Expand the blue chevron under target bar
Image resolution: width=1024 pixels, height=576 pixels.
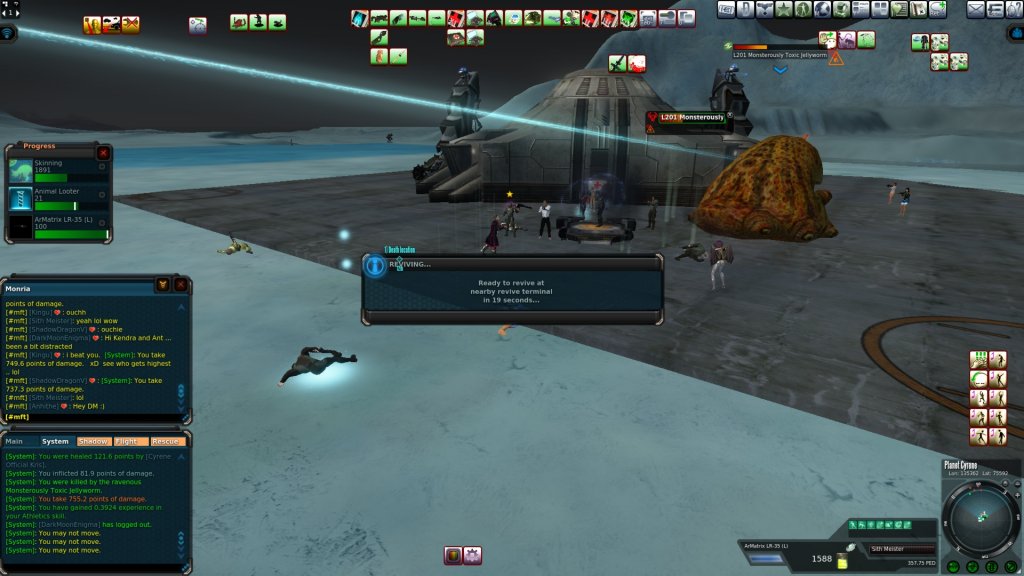[x=780, y=70]
